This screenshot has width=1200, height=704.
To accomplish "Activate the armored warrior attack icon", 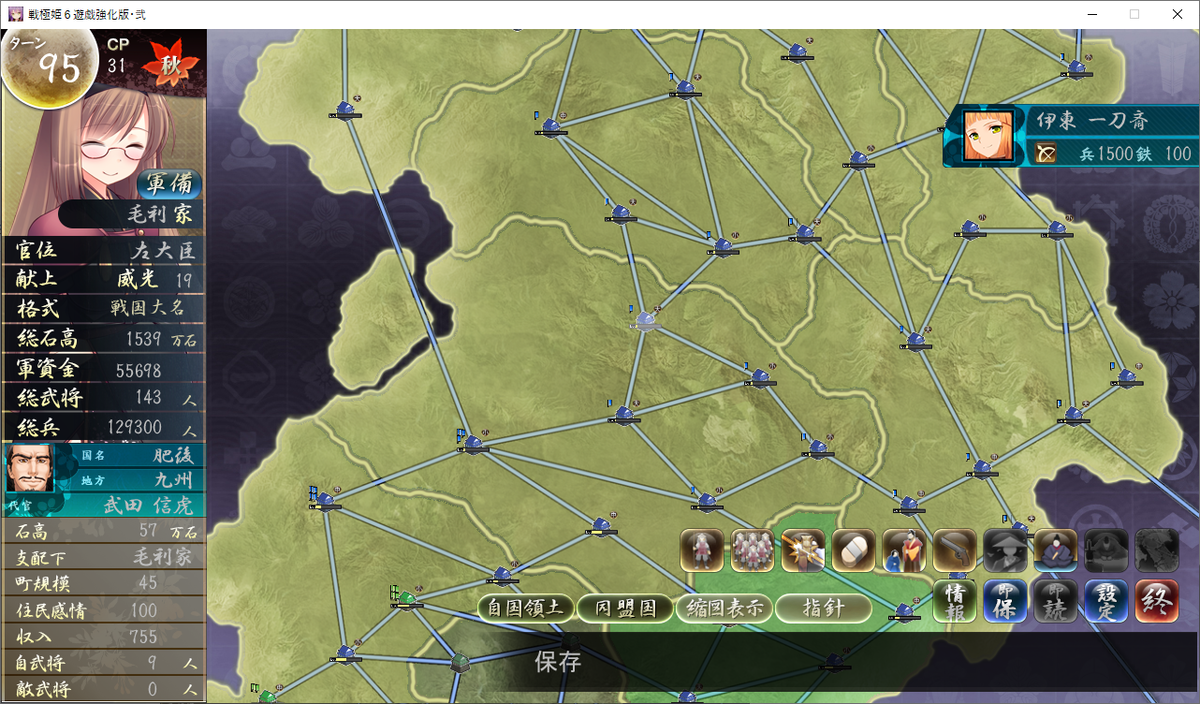I will pyautogui.click(x=803, y=550).
